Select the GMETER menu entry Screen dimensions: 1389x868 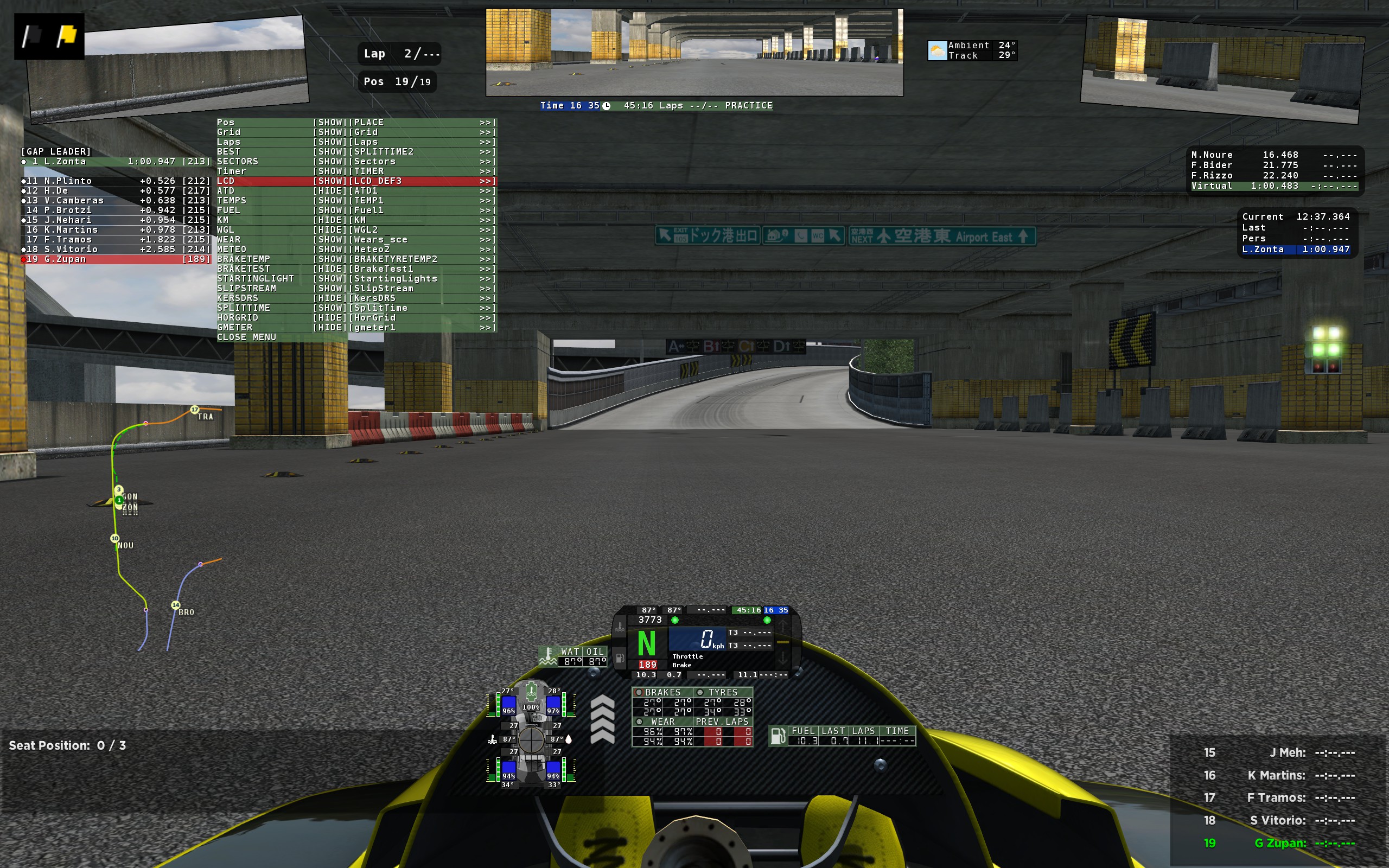356,327
